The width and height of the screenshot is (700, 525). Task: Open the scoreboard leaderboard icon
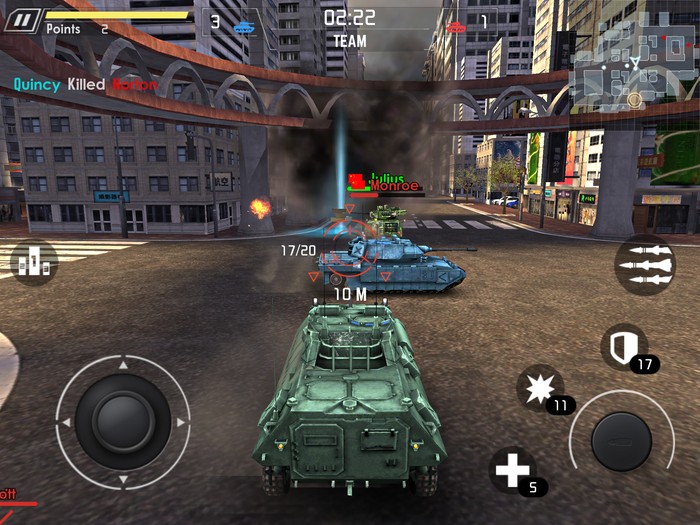pos(34,262)
